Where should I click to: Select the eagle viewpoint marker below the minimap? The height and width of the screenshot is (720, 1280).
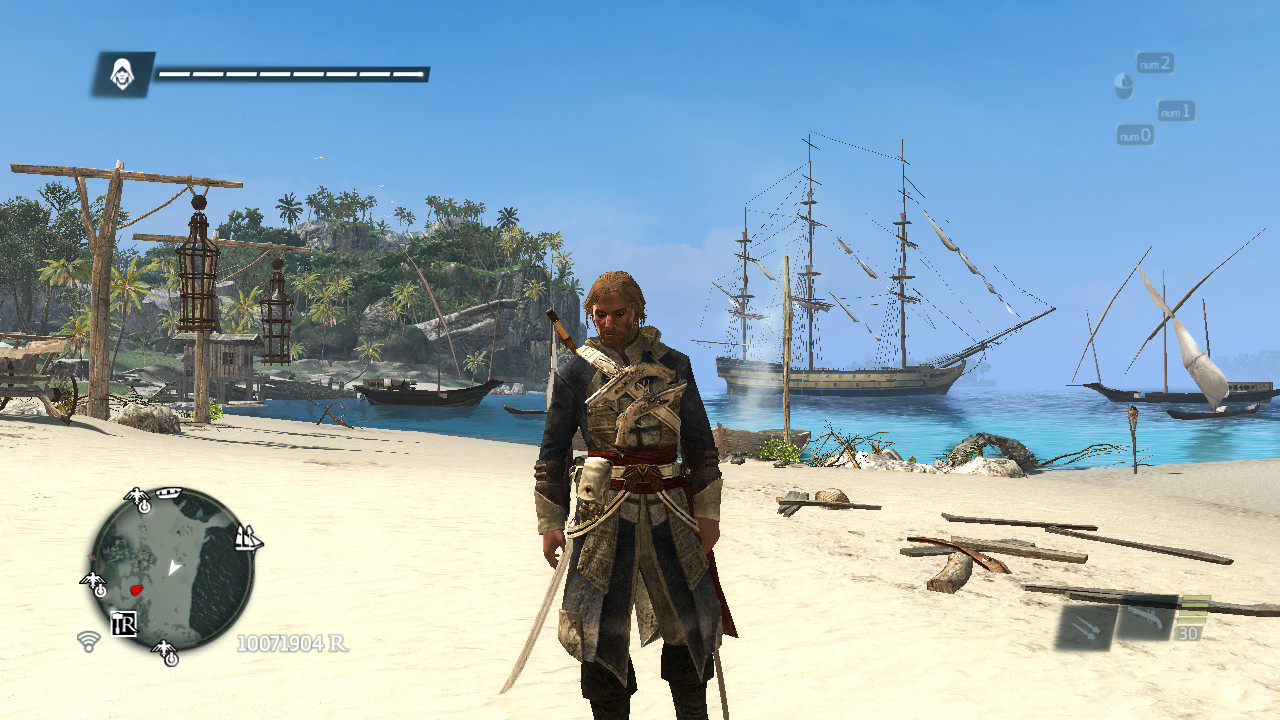pos(165,650)
